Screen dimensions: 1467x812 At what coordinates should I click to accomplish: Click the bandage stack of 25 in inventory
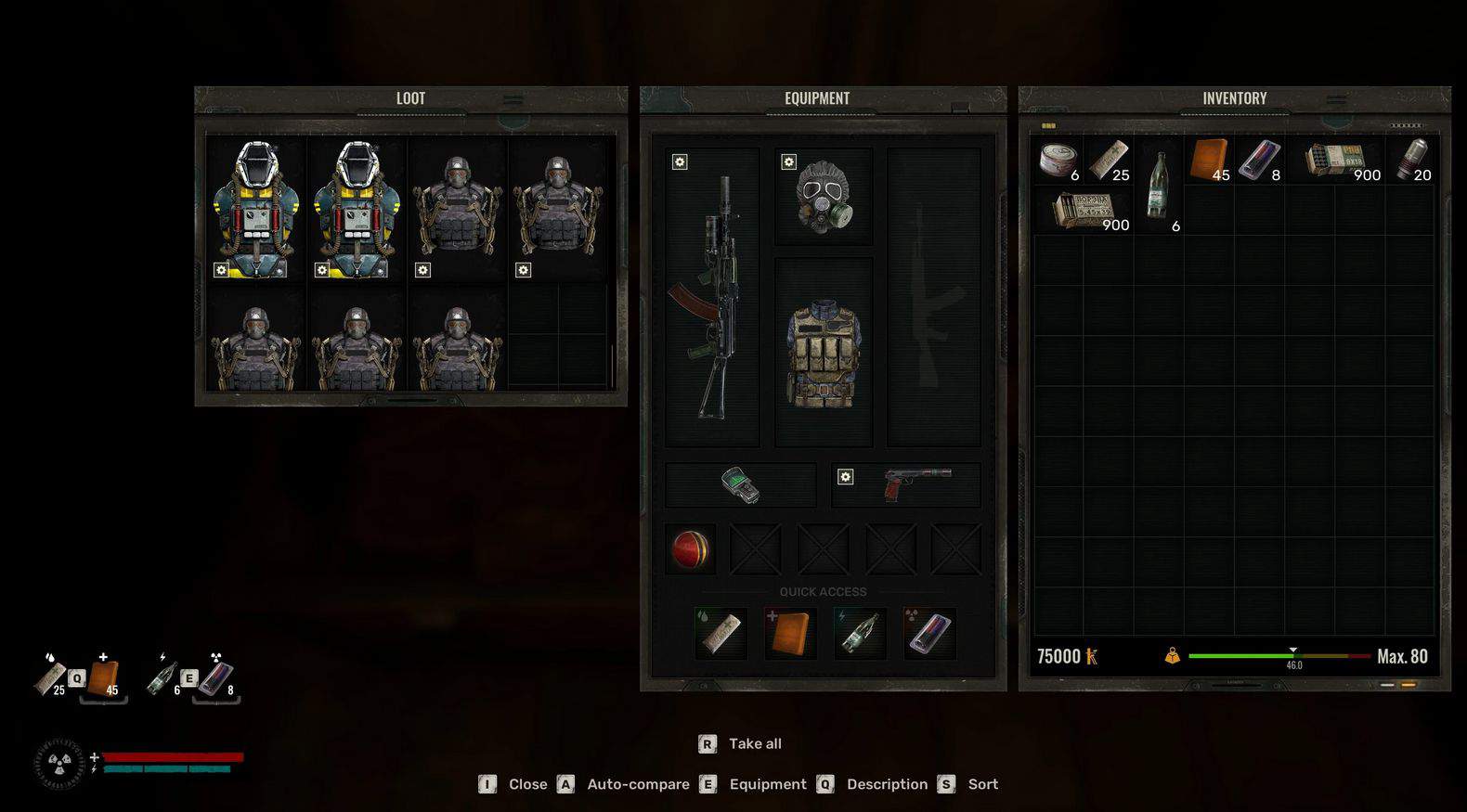point(1109,160)
